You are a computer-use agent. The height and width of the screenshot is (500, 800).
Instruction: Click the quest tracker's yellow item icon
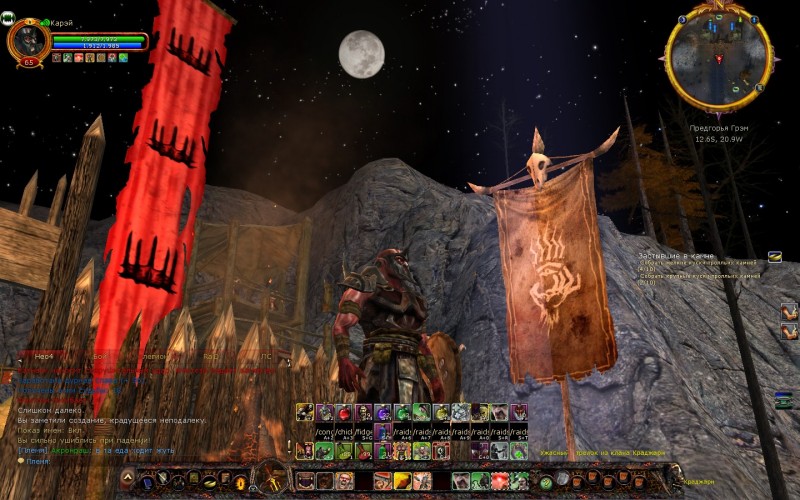774,257
